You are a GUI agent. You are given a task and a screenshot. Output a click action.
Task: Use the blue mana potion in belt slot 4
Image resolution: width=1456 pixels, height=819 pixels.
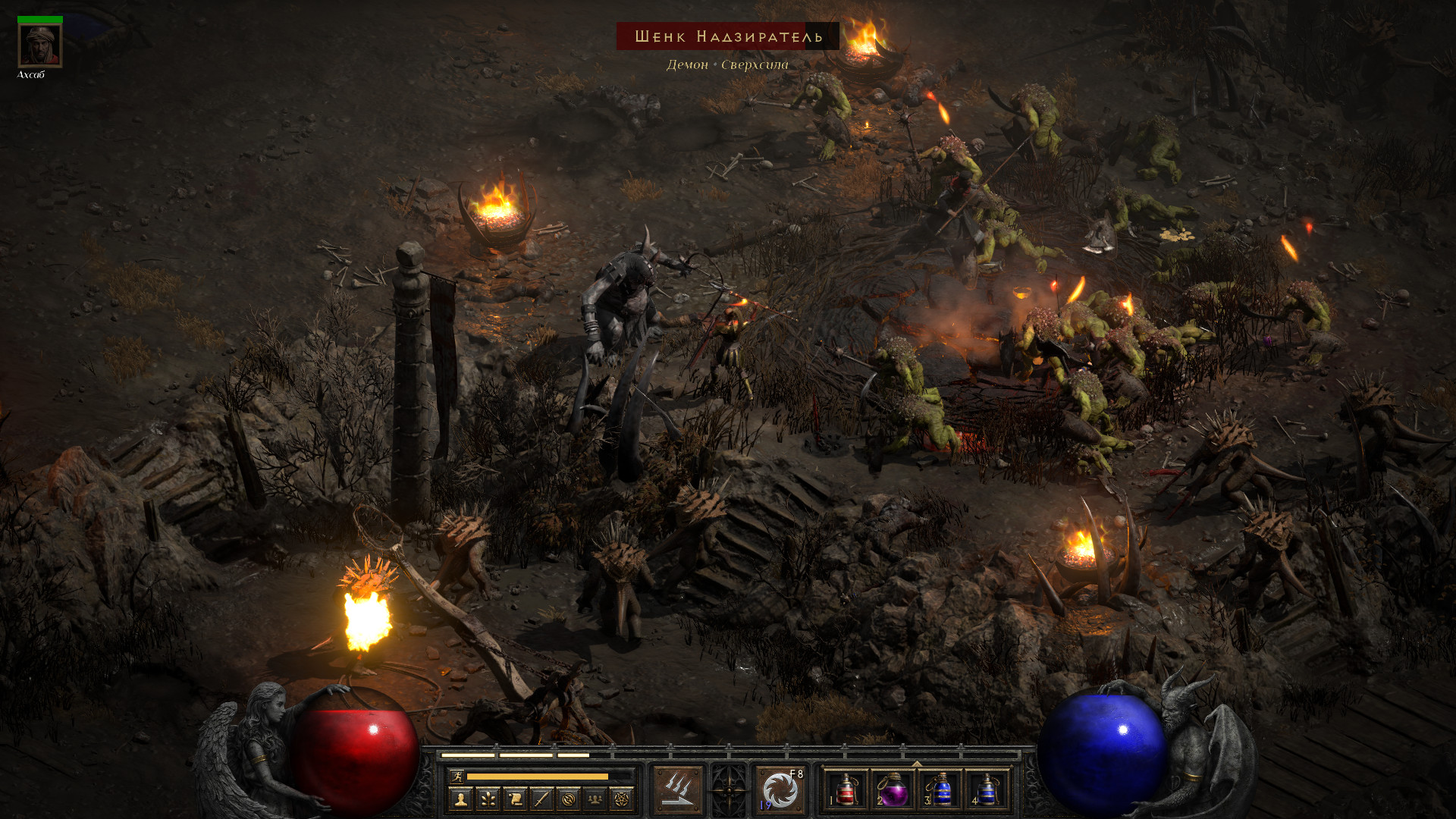point(987,790)
